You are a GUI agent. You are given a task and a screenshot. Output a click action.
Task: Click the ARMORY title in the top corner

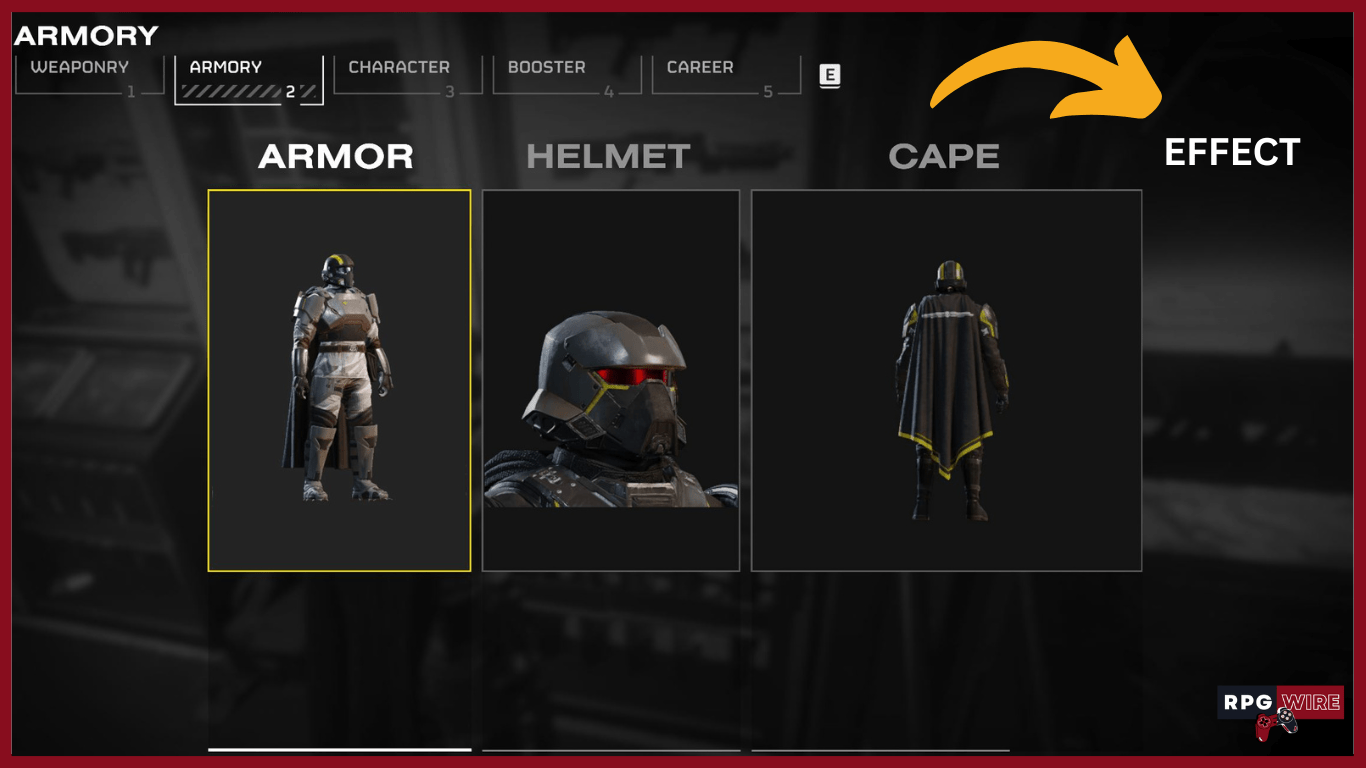(x=85, y=36)
